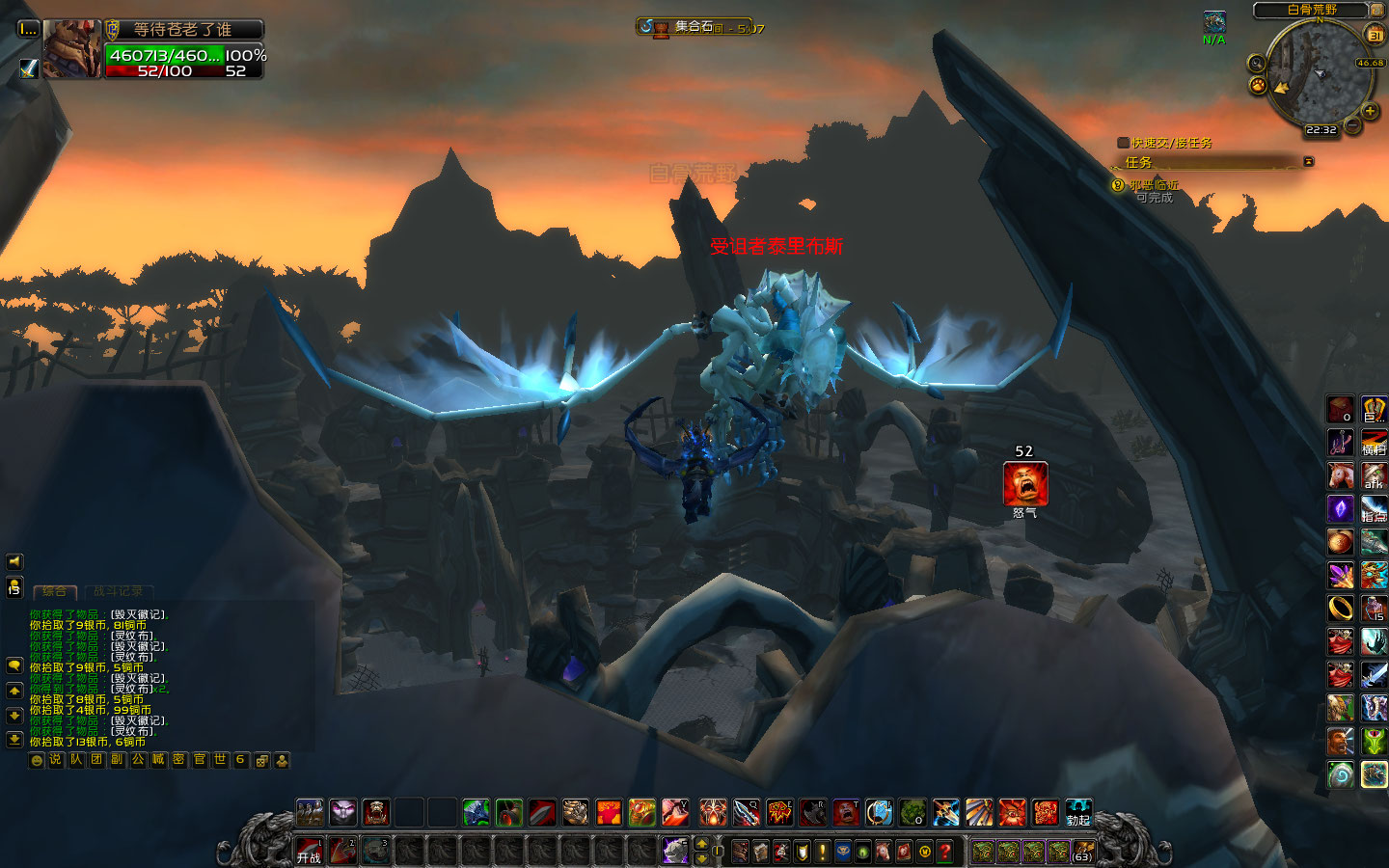This screenshot has height=868, width=1389.
Task: Use the 开战 action bar slot
Action: (310, 851)
